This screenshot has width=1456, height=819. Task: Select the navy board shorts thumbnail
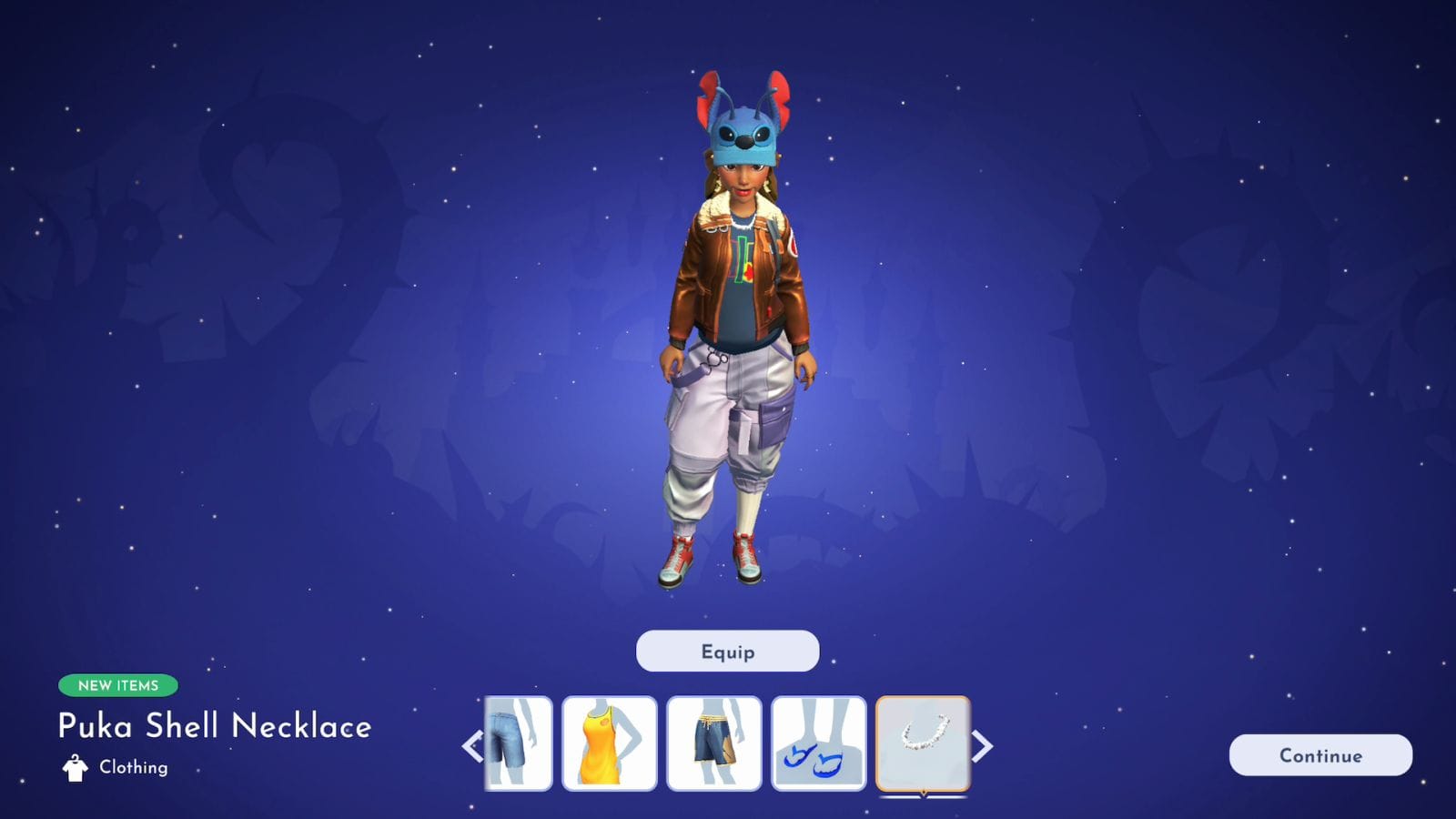pos(713,743)
